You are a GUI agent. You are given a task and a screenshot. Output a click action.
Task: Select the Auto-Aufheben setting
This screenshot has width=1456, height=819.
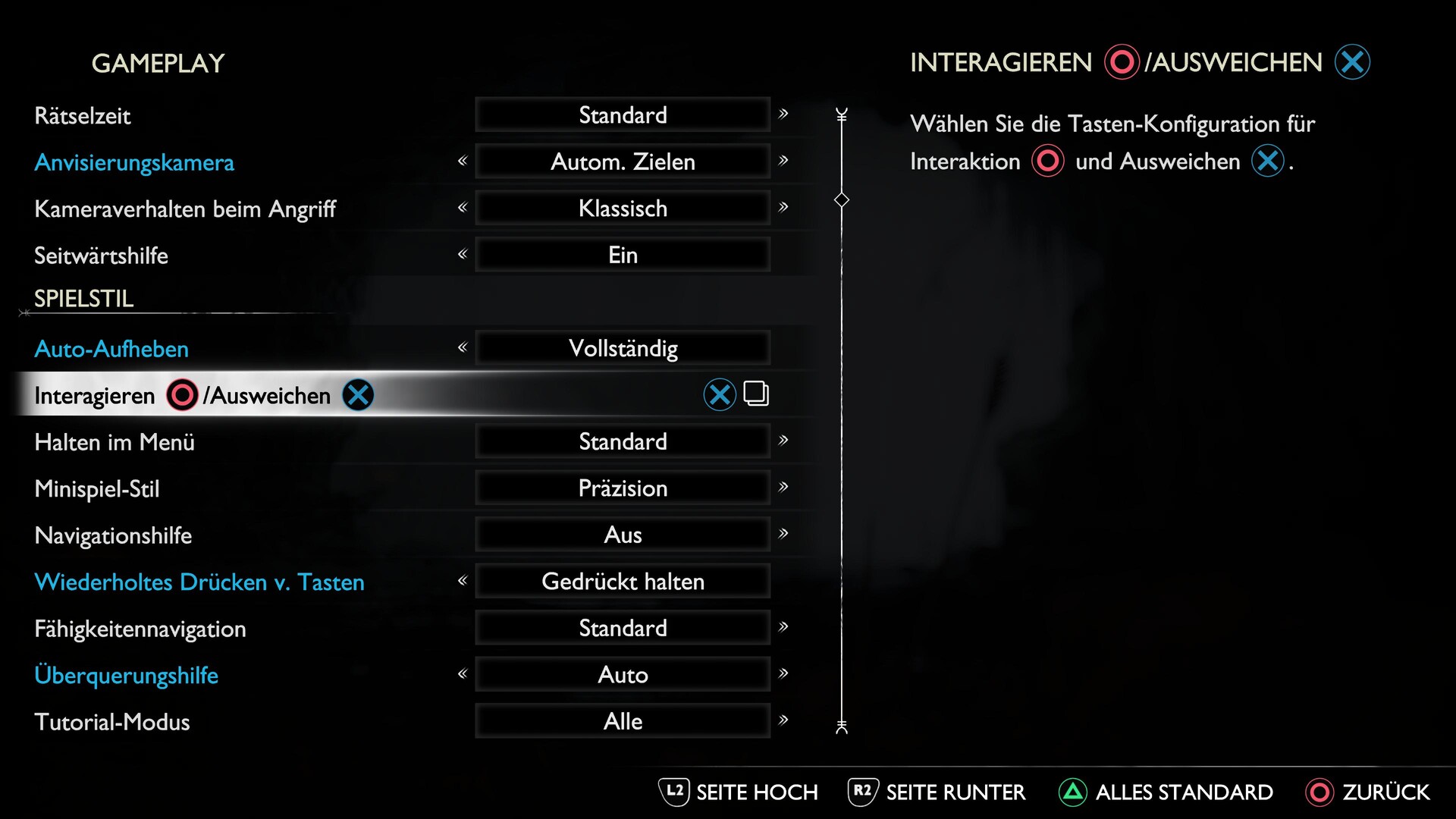[111, 349]
